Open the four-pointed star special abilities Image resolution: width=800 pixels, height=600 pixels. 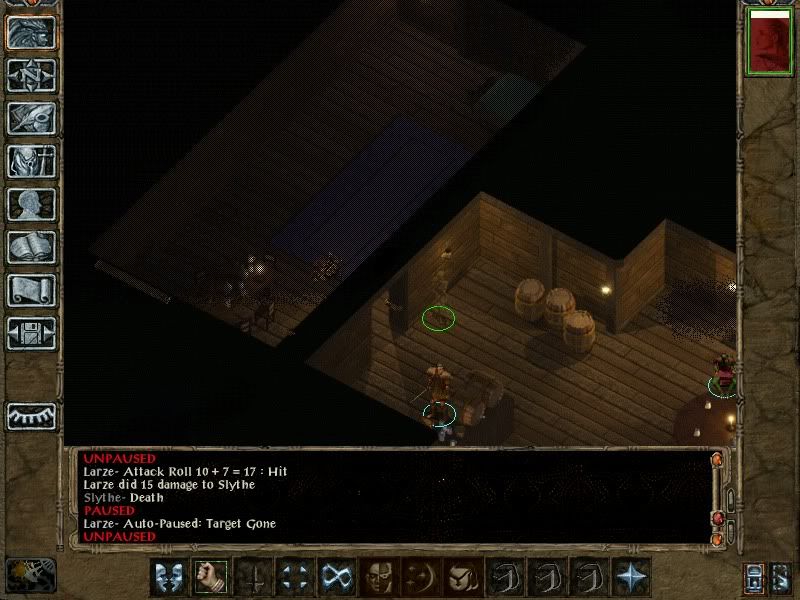(x=630, y=577)
